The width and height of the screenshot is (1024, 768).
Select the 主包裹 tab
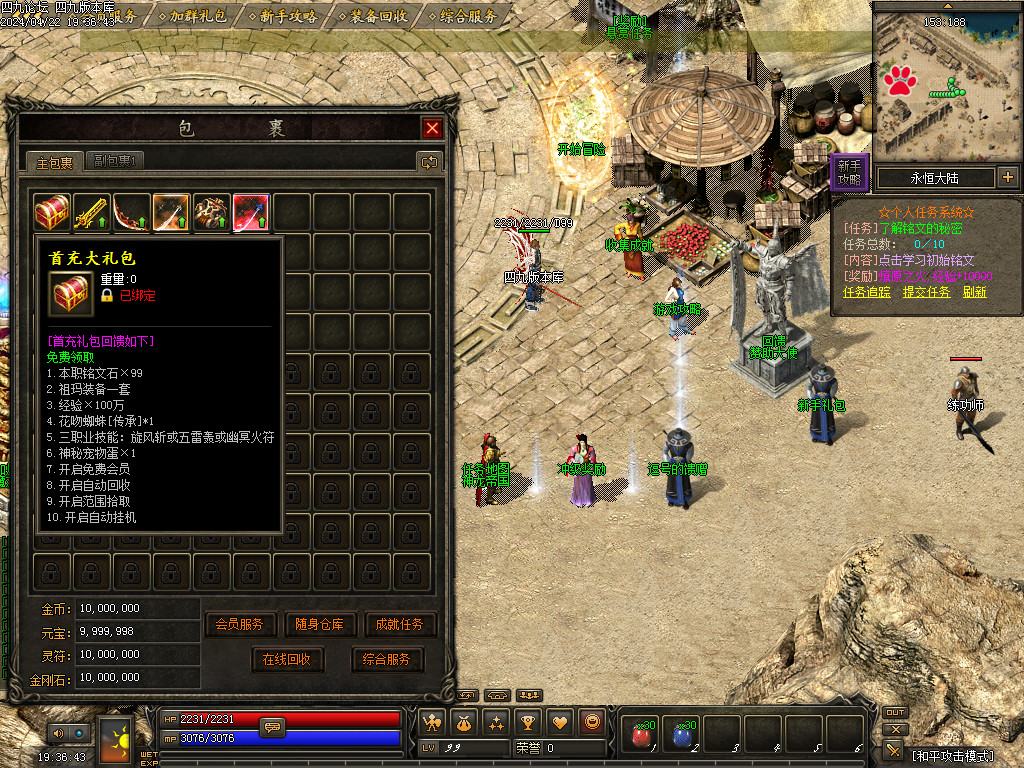tap(55, 162)
